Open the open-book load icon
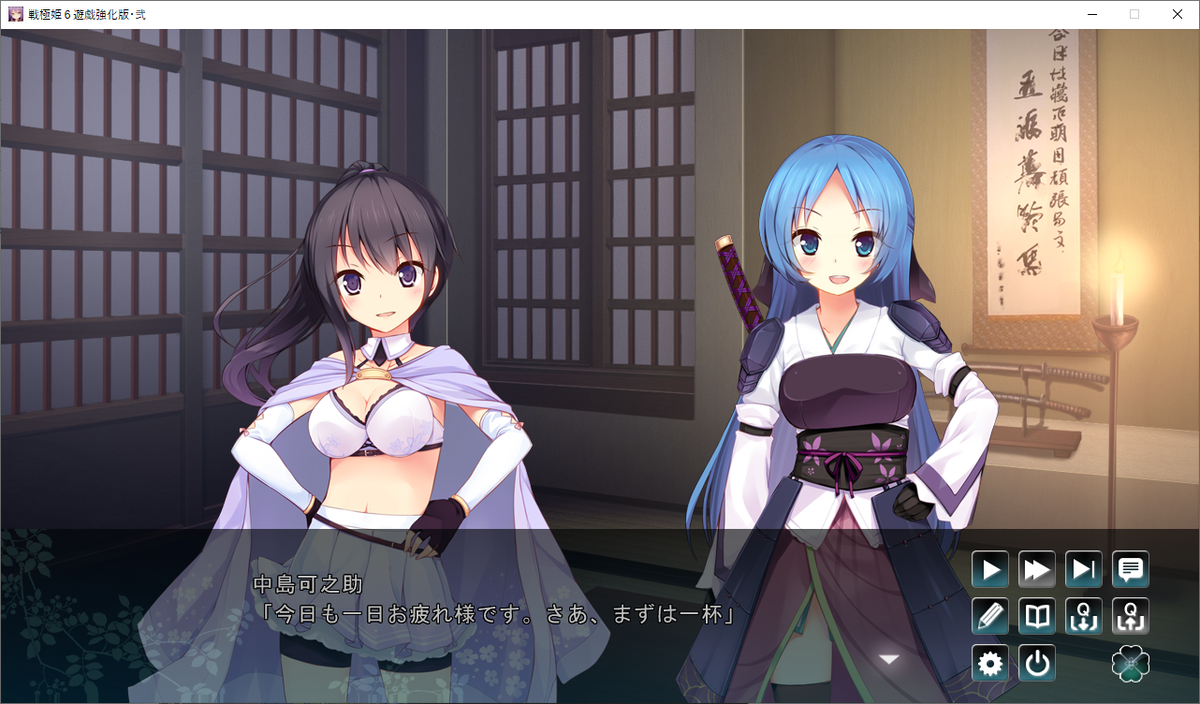 tap(1037, 617)
